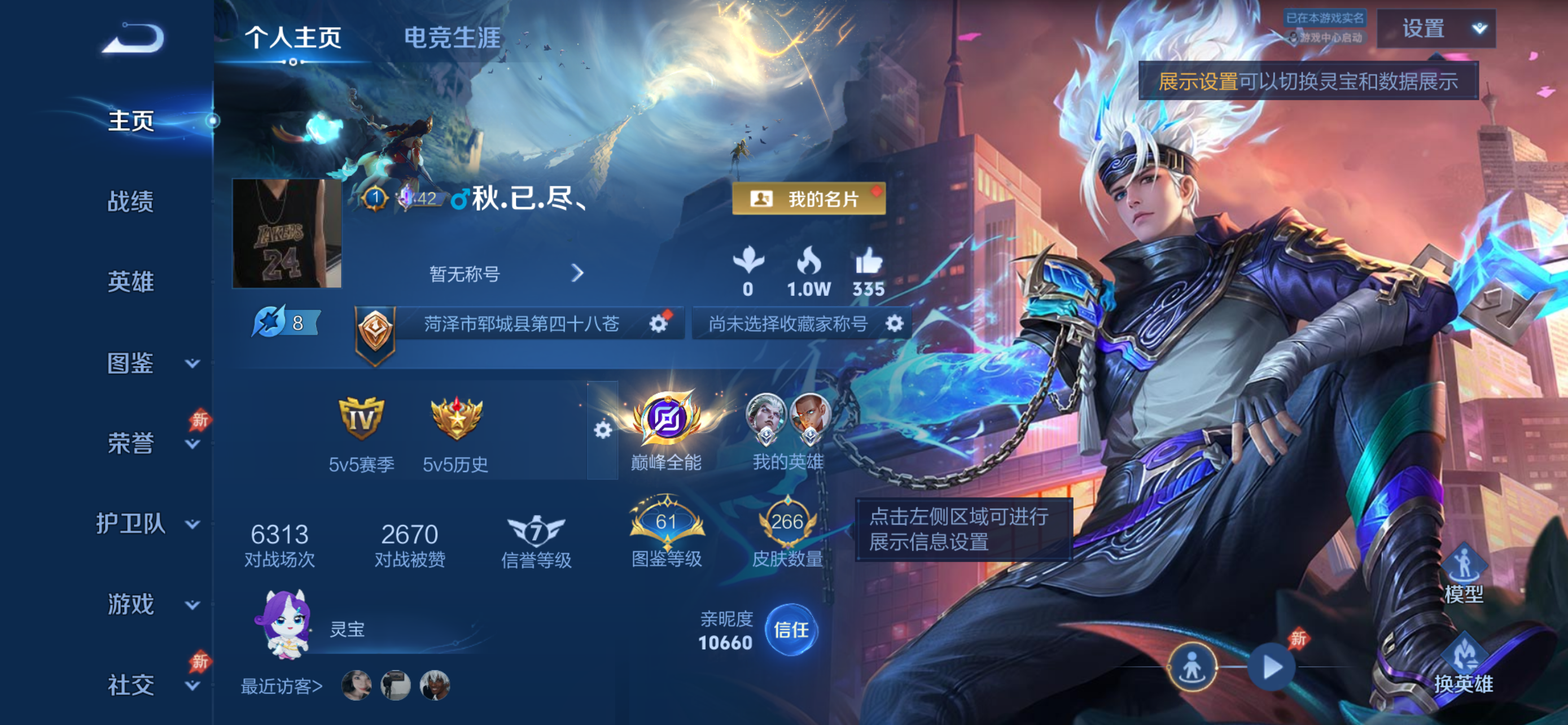Open the rank display settings gear
The width and height of the screenshot is (1568, 725).
tap(603, 429)
